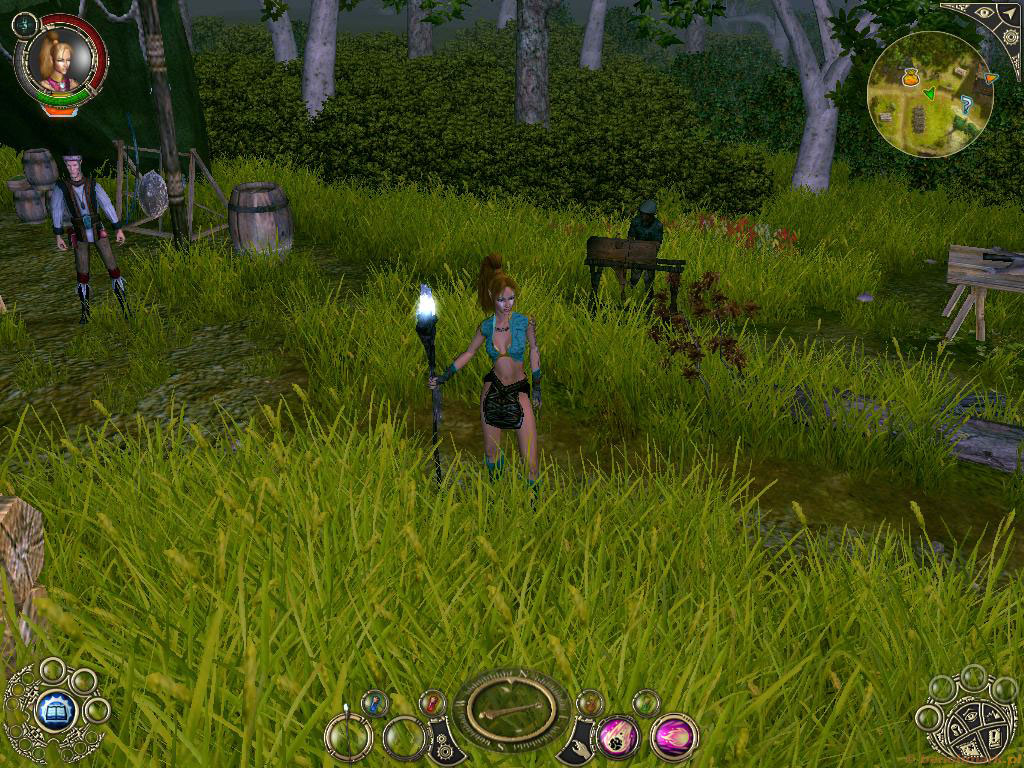
Task: Select the staff weapon slot
Action: coord(349,739)
